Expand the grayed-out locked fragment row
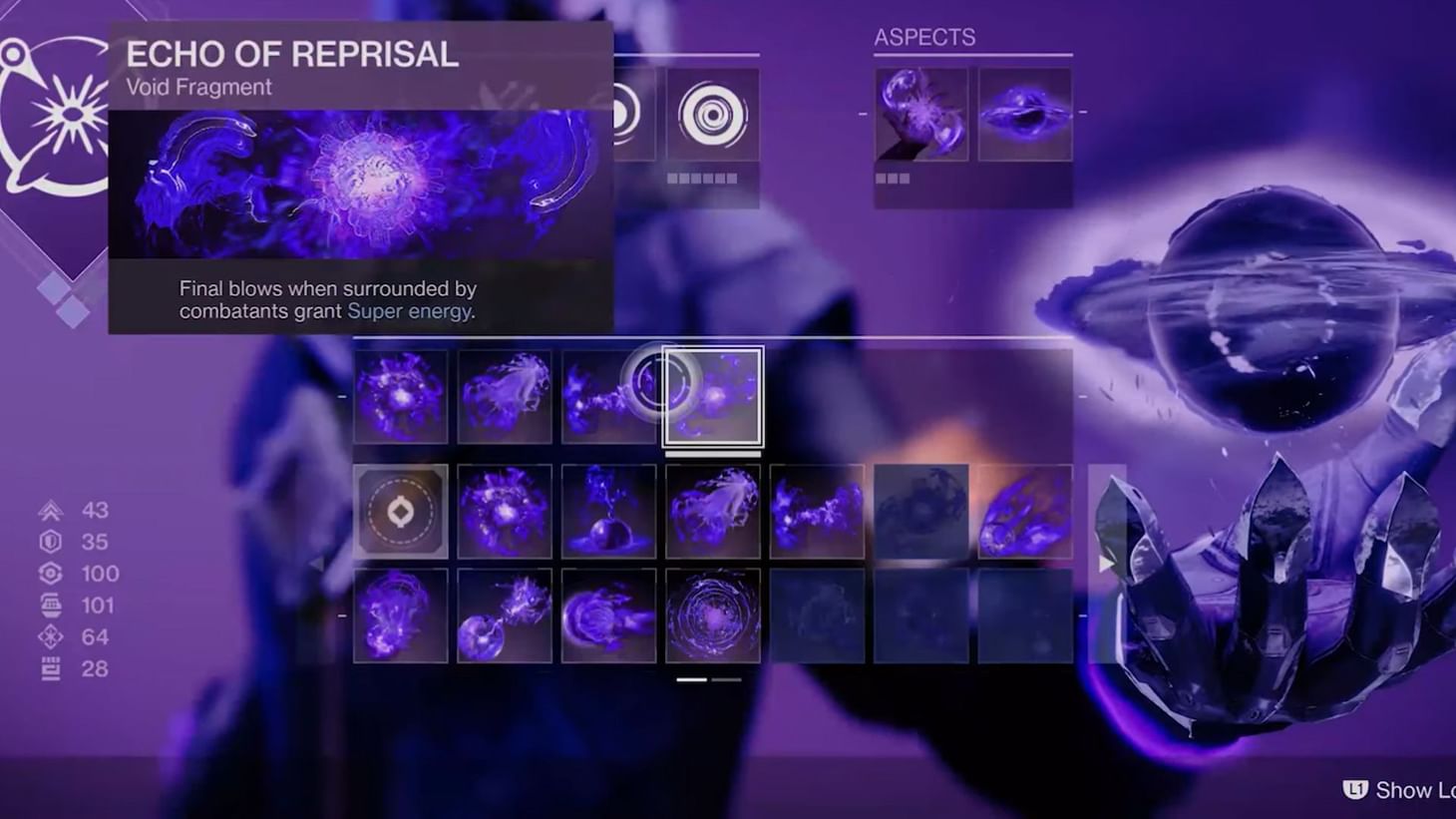 pos(919,512)
